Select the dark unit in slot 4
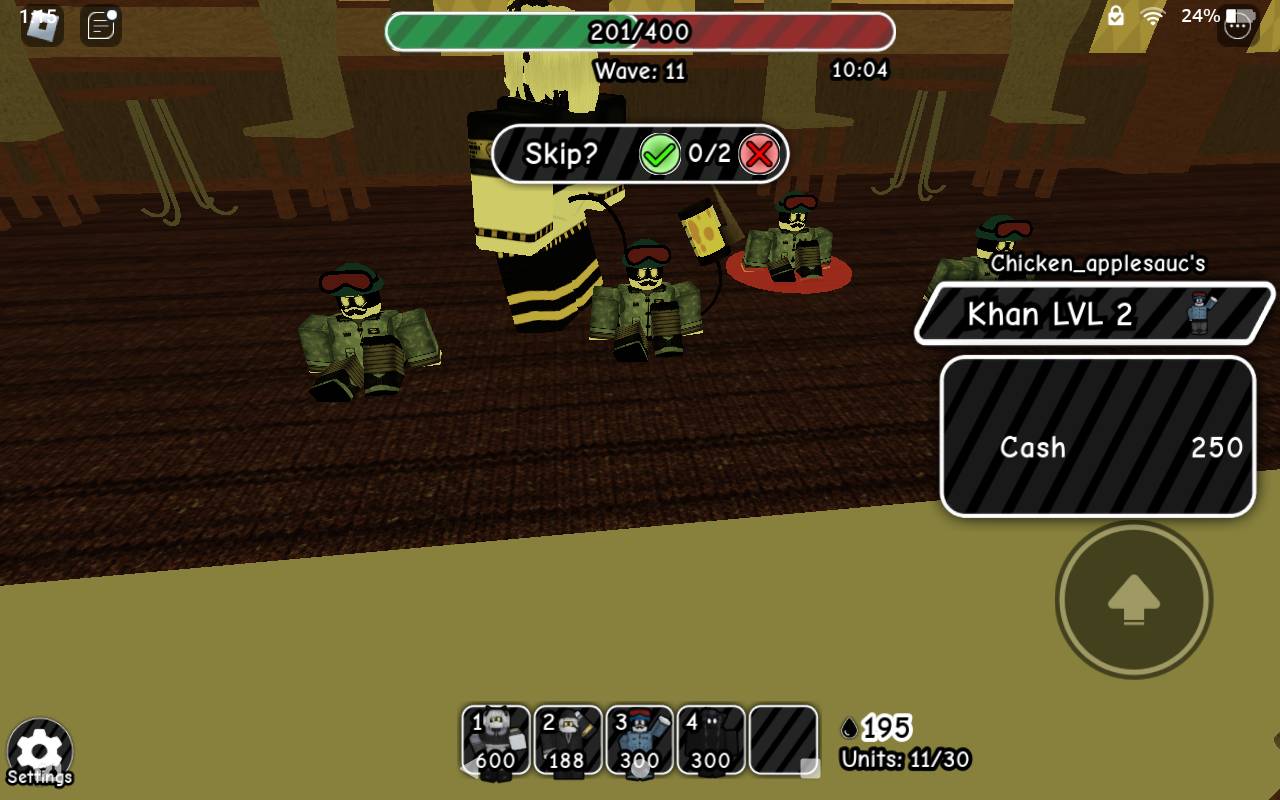The height and width of the screenshot is (800, 1280). coord(711,740)
